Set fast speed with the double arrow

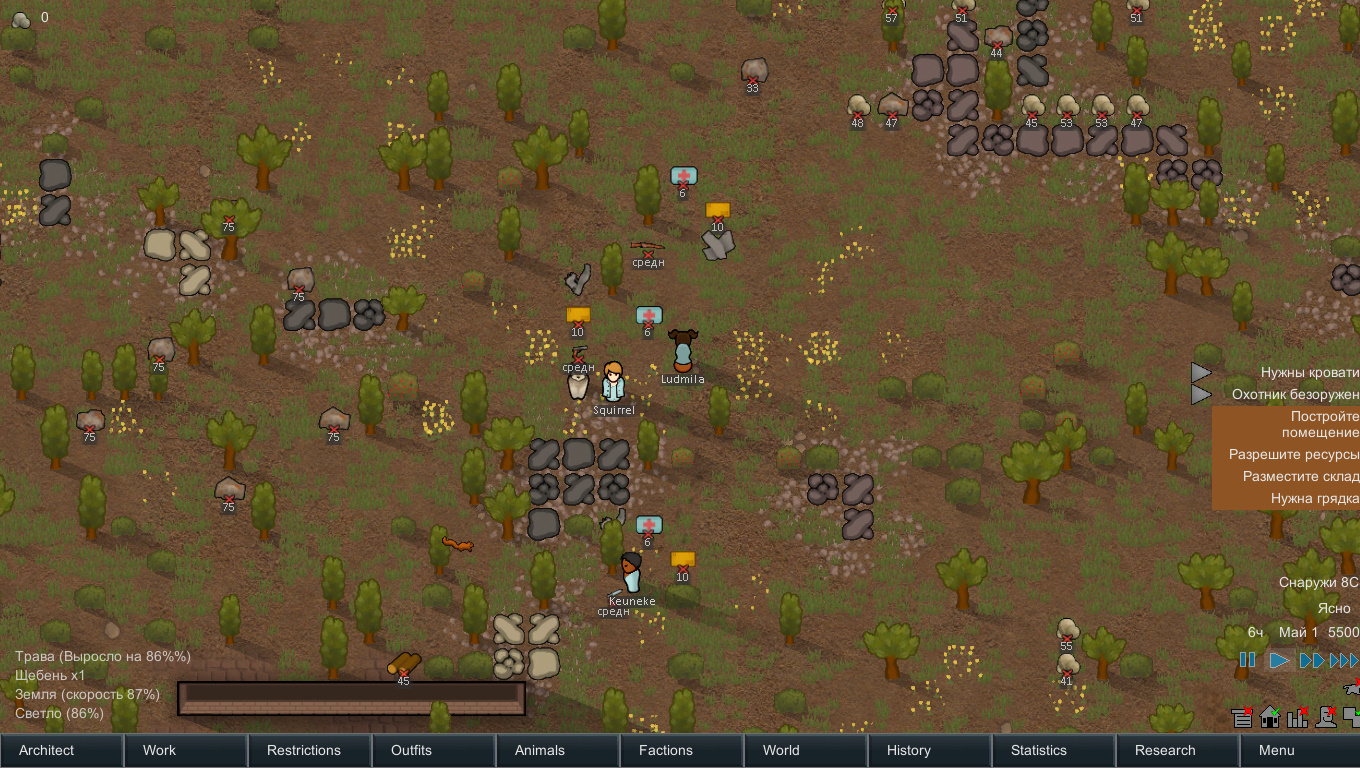point(1311,660)
